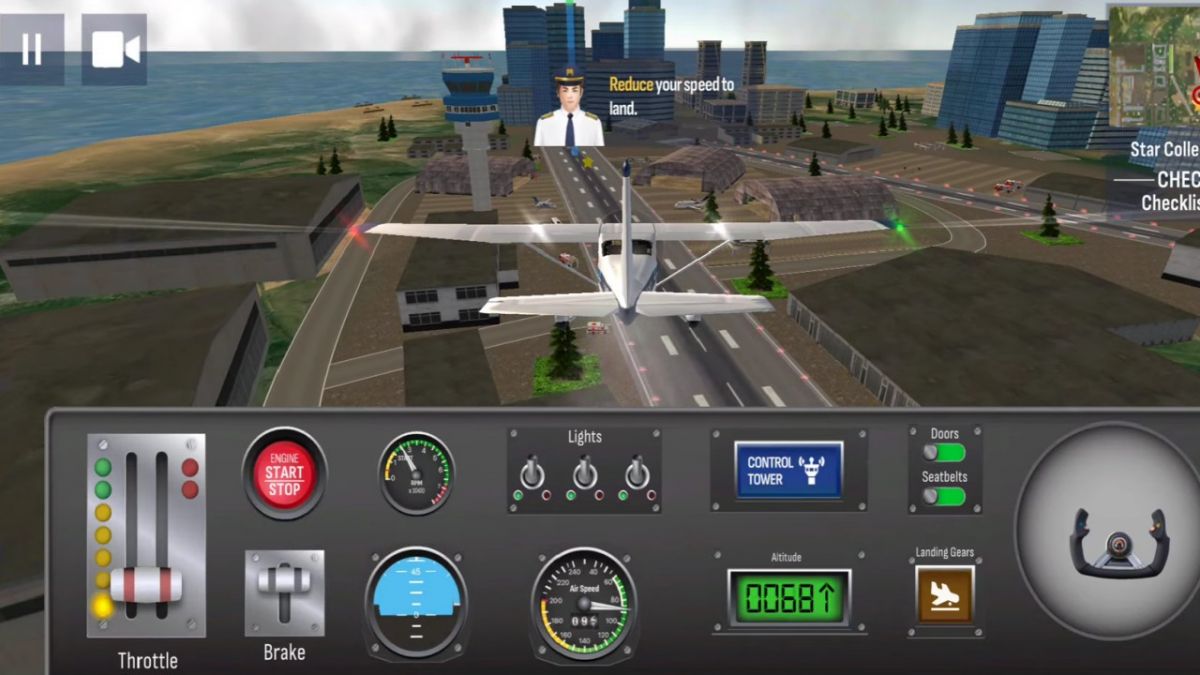Flip the first Lights switch
The height and width of the screenshot is (675, 1200).
pos(532,470)
